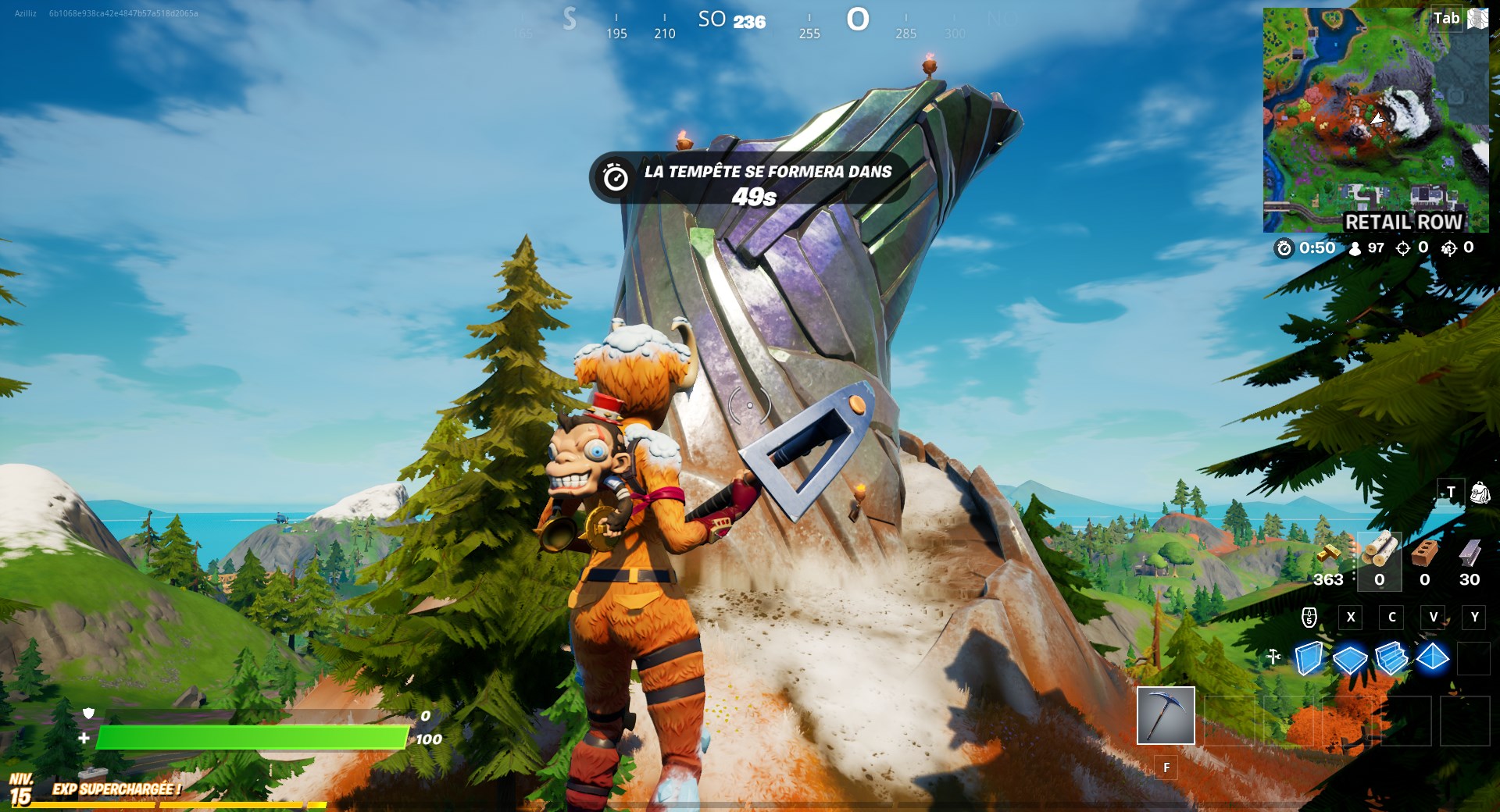The height and width of the screenshot is (812, 1500).
Task: Click the mouse wheel 5 keybind icon
Action: coord(1311,619)
